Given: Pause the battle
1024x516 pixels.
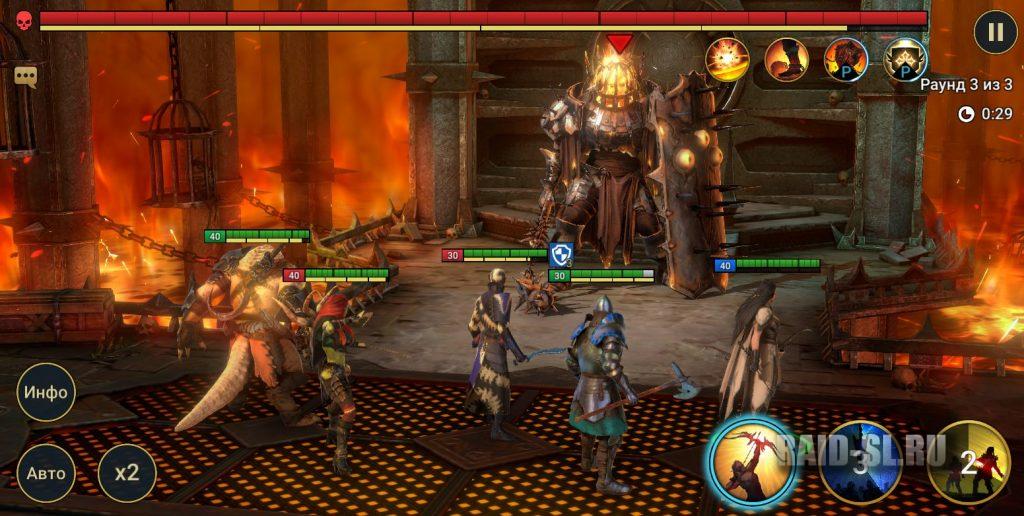Looking at the screenshot, I should [x=995, y=31].
